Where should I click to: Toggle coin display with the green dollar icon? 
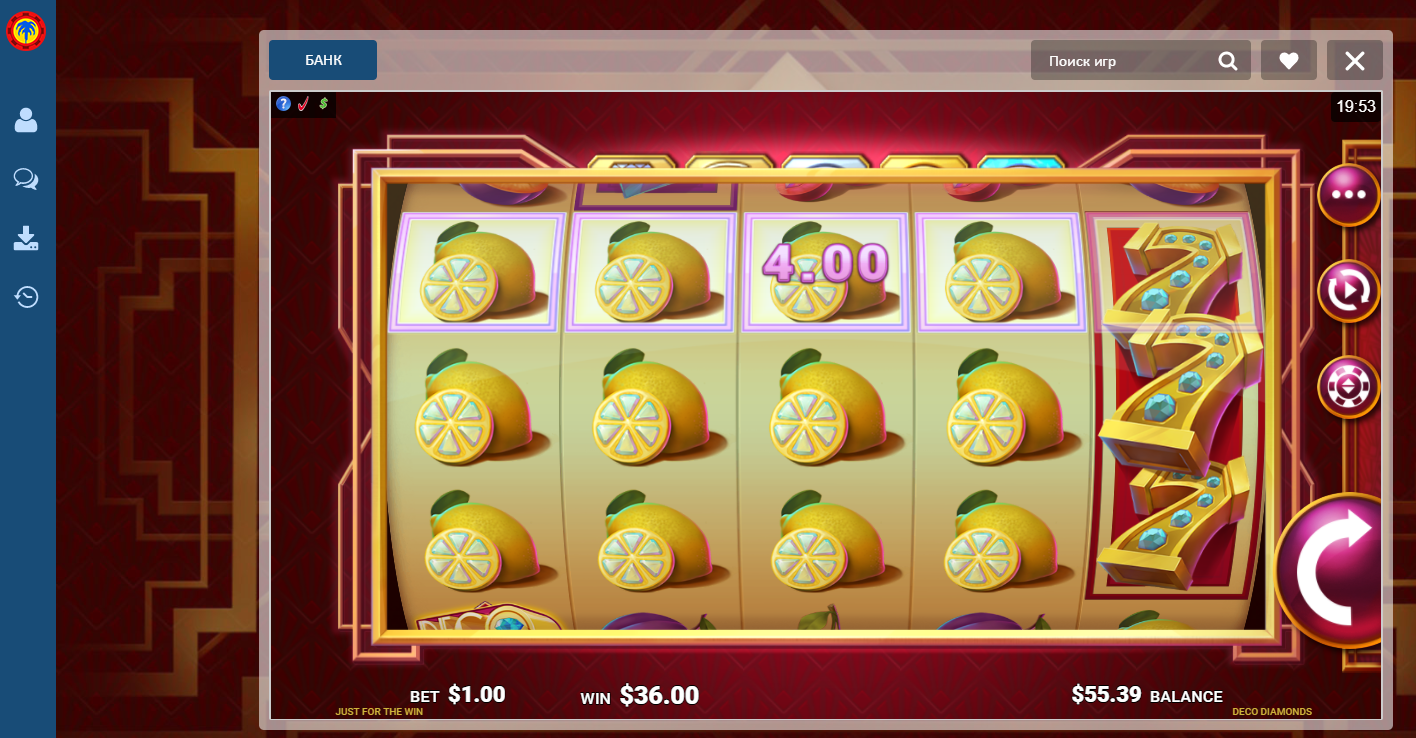pos(321,104)
